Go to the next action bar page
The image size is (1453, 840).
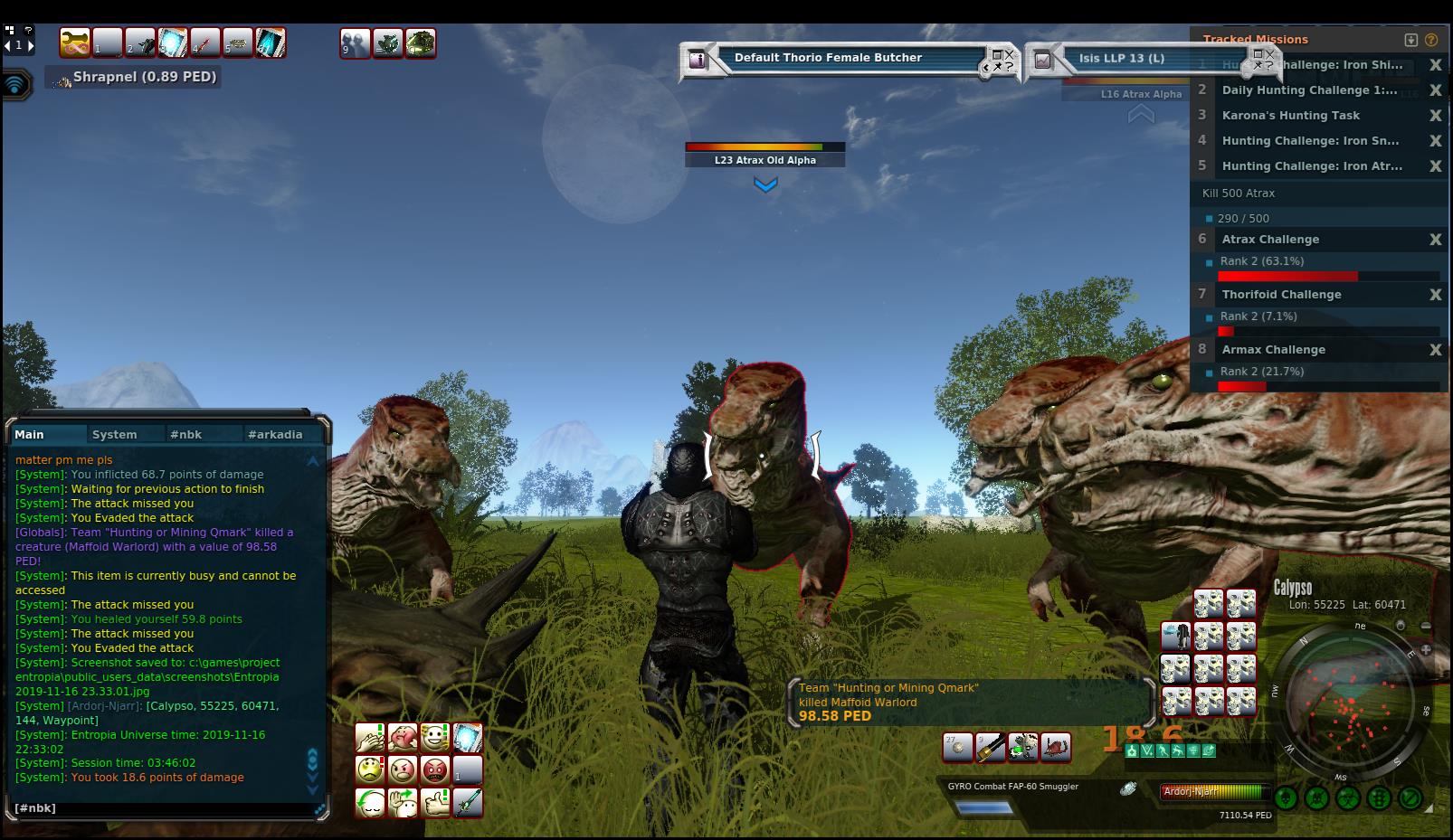pyautogui.click(x=31, y=44)
